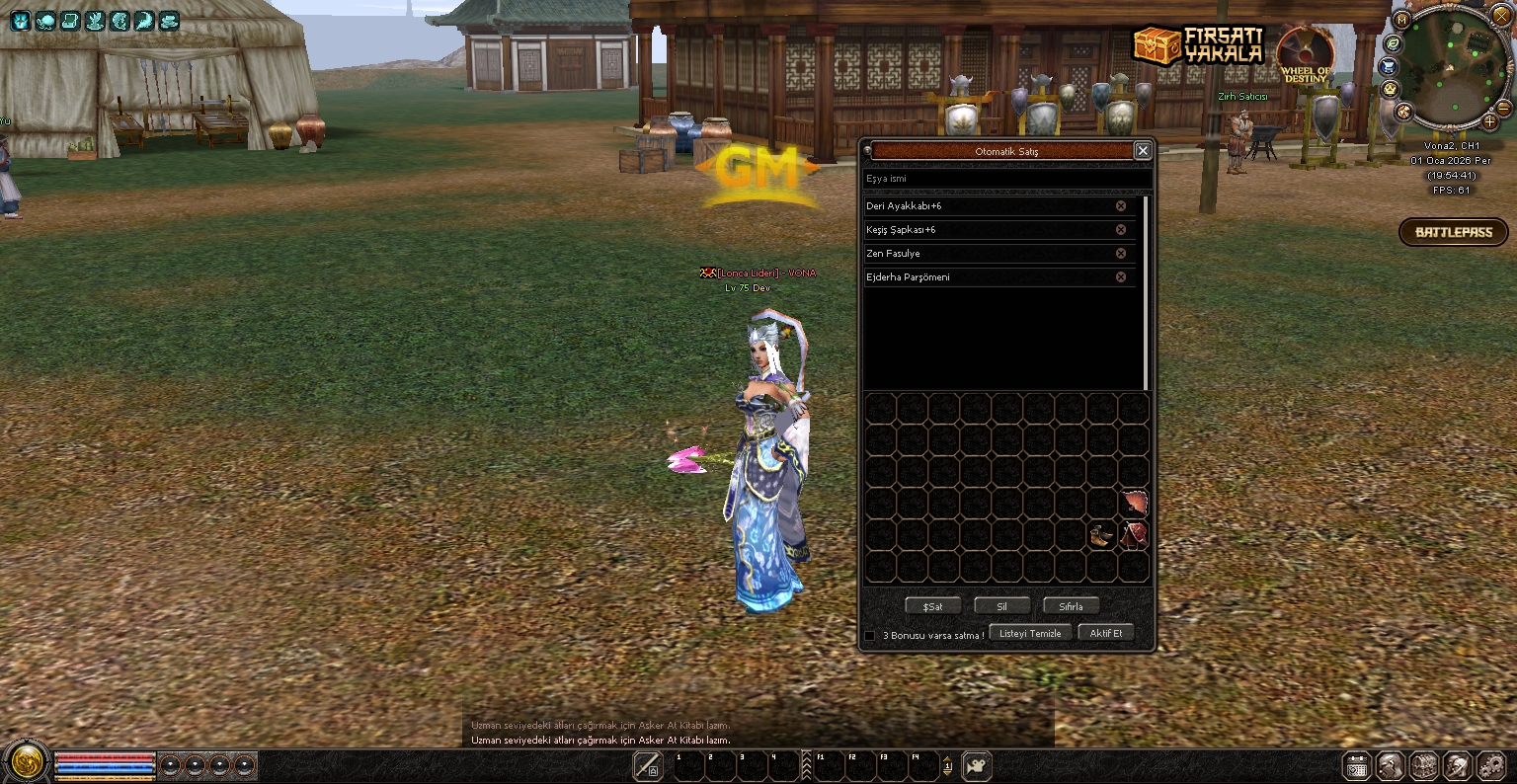The height and width of the screenshot is (784, 1517).
Task: Select the leather boots inventory item
Action: click(1102, 536)
